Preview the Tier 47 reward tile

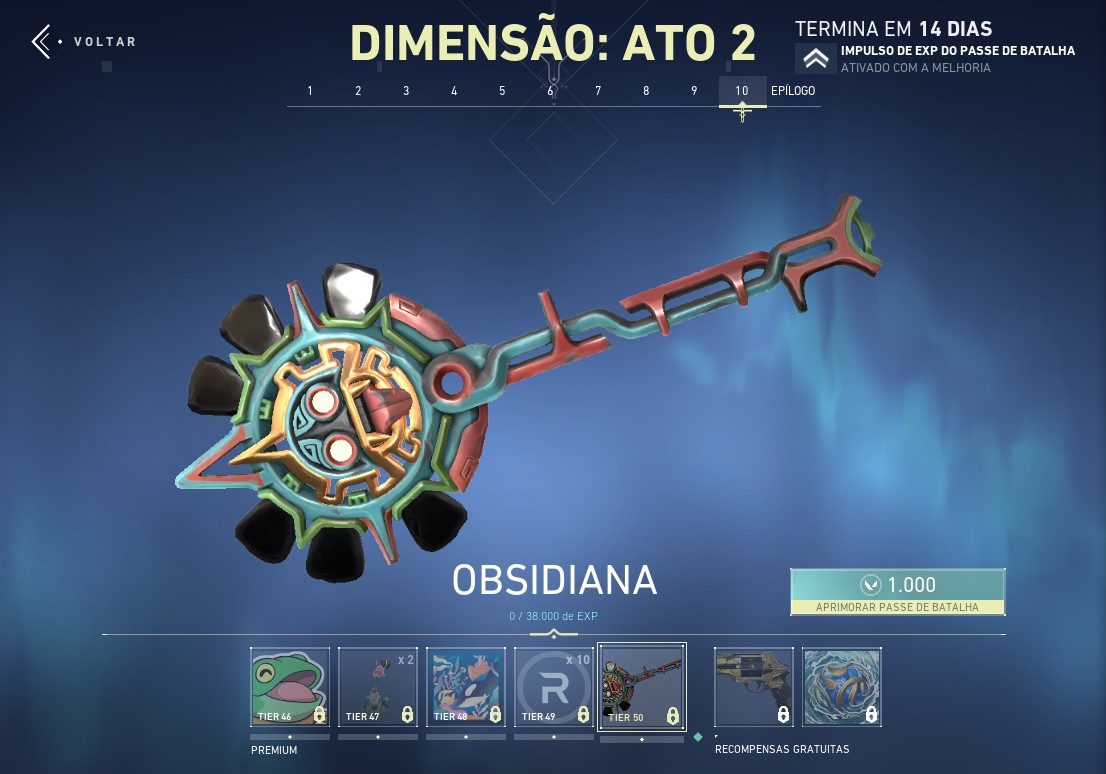(x=377, y=687)
